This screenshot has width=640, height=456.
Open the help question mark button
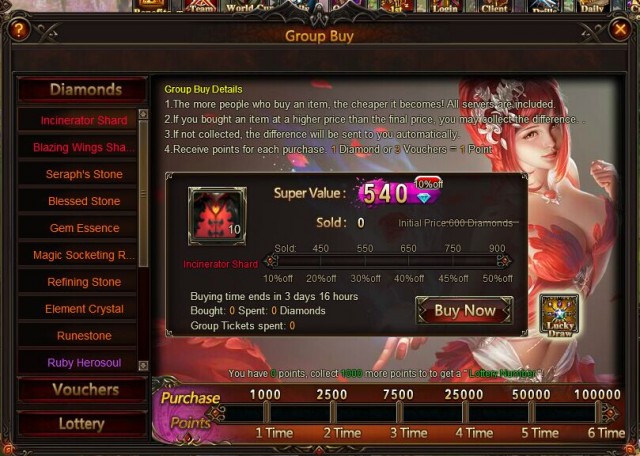18,29
